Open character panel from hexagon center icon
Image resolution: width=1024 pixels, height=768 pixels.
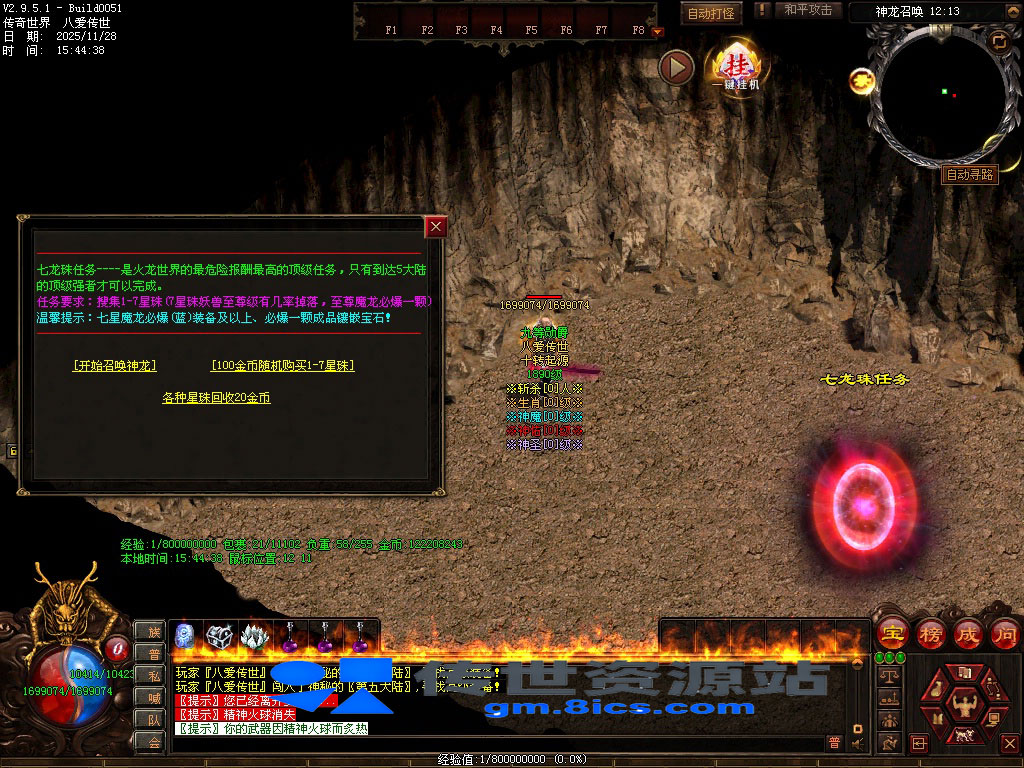pos(962,701)
